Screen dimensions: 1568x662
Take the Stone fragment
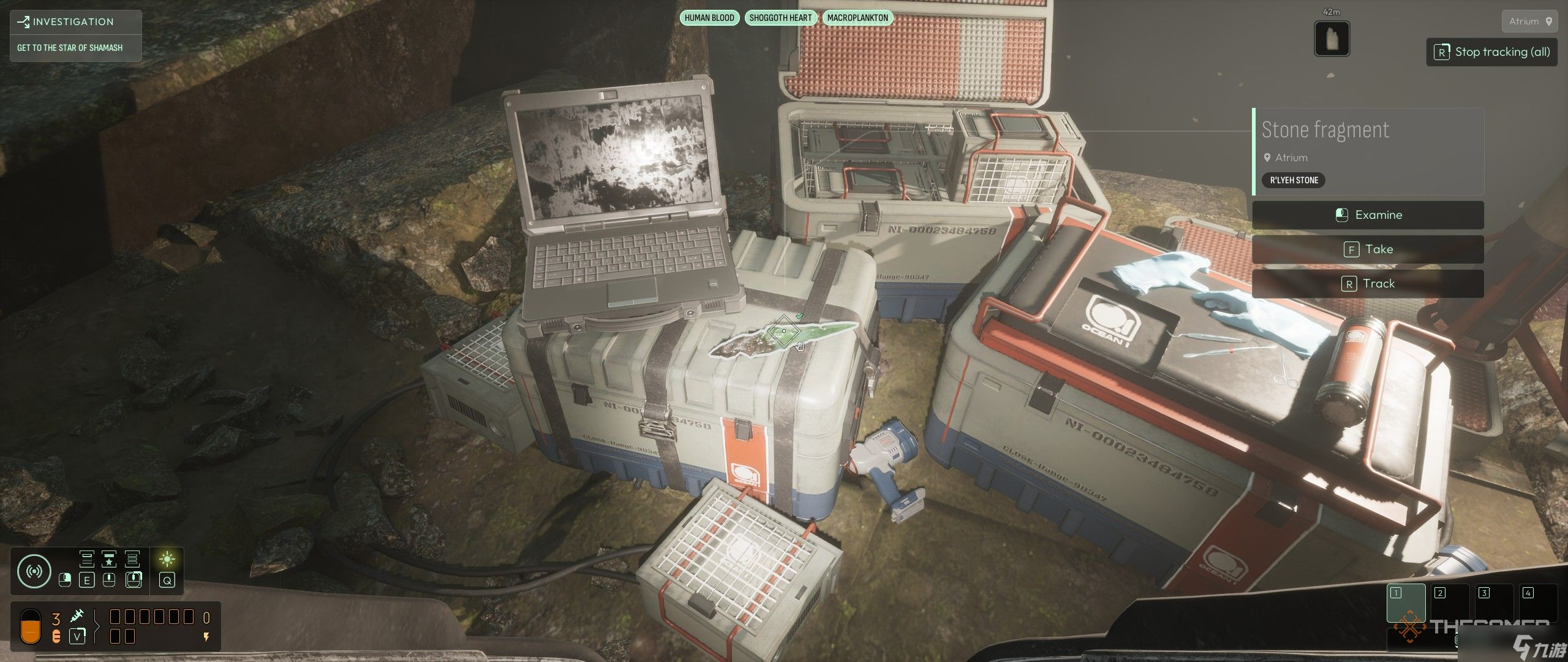point(1368,249)
